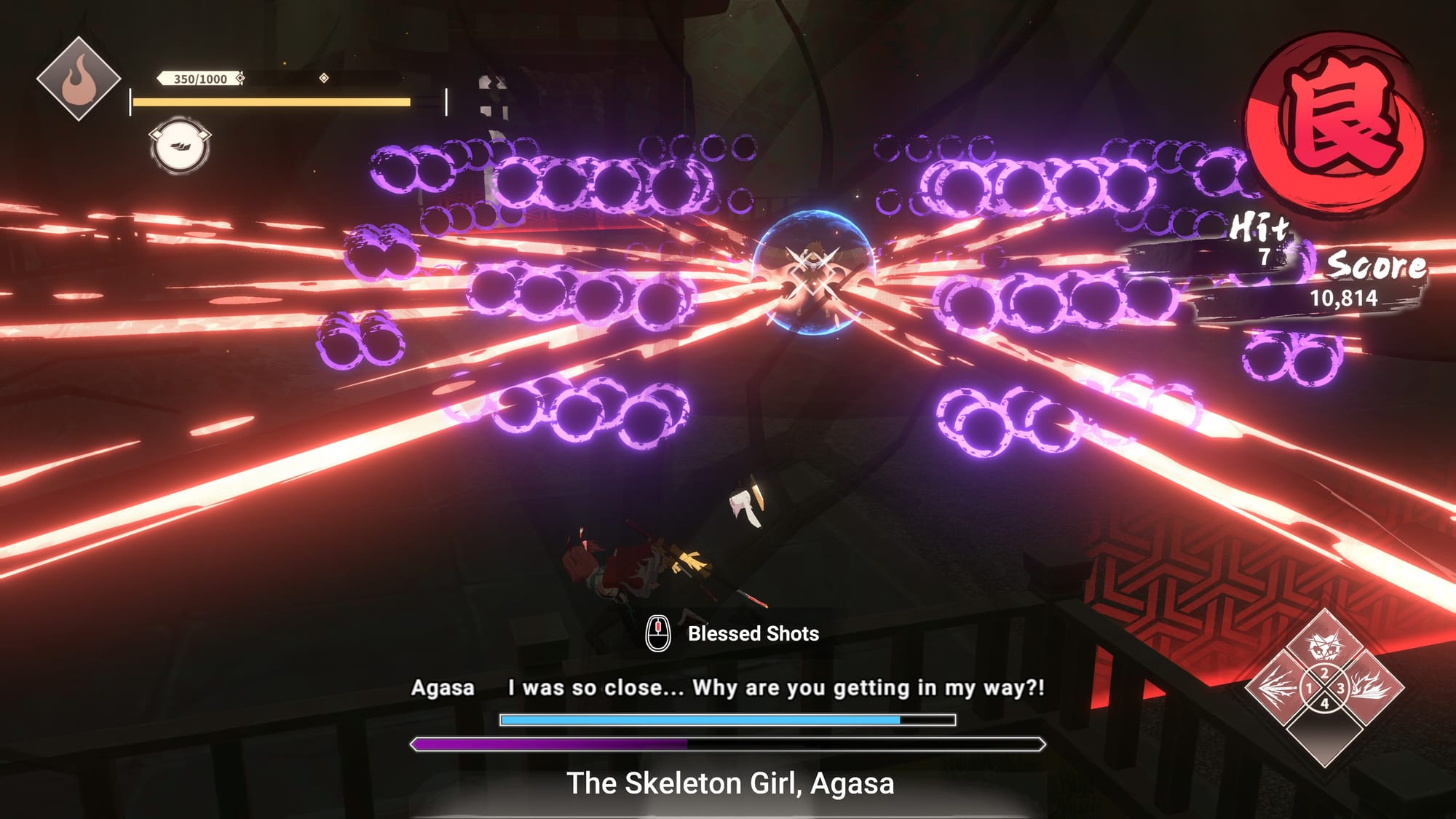Screen dimensions: 1456x819
Task: Trigger skill 3 flame wave ability
Action: pos(1370,687)
